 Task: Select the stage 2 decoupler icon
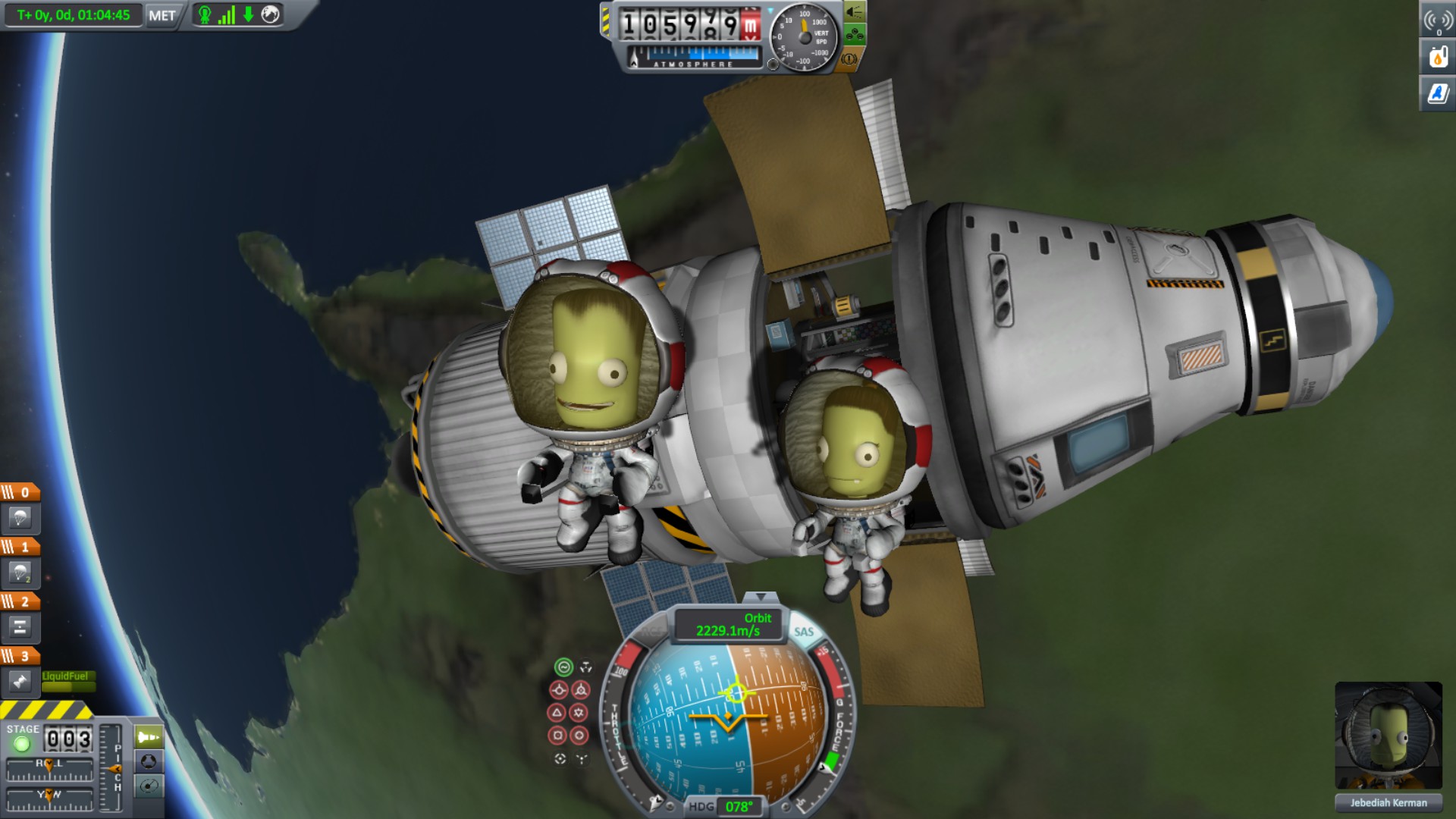click(x=20, y=627)
